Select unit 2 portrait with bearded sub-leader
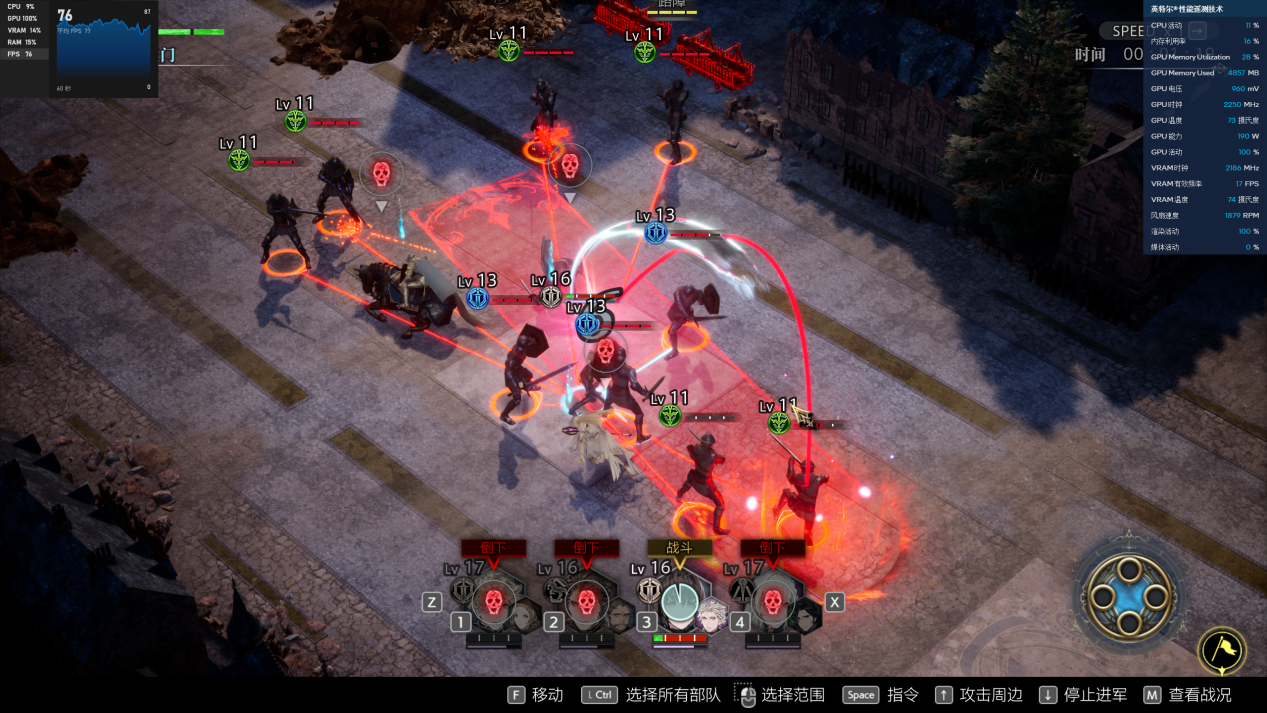Screen dimensions: 1267x713 (587, 602)
